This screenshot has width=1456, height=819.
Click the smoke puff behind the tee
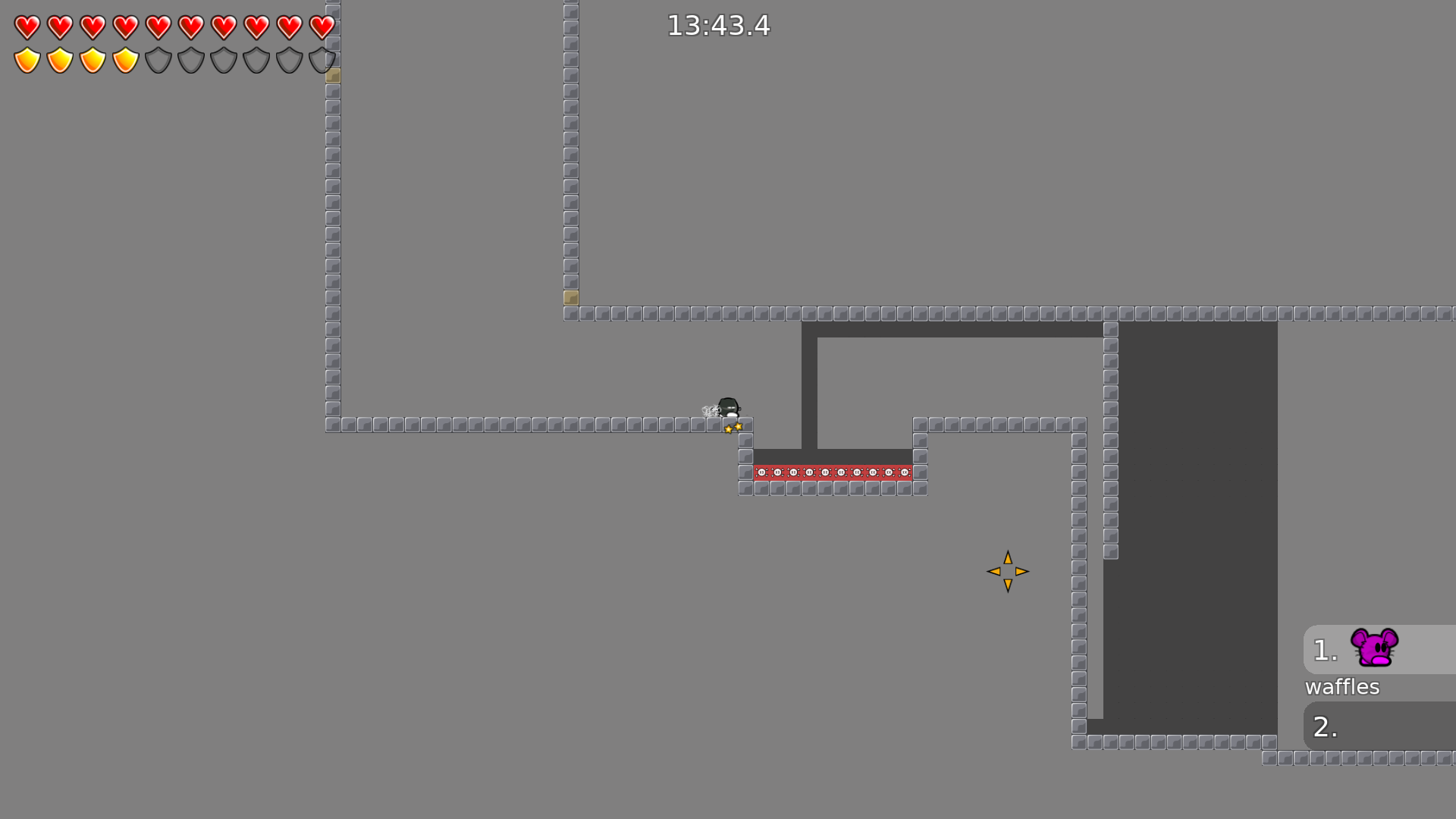point(709,409)
